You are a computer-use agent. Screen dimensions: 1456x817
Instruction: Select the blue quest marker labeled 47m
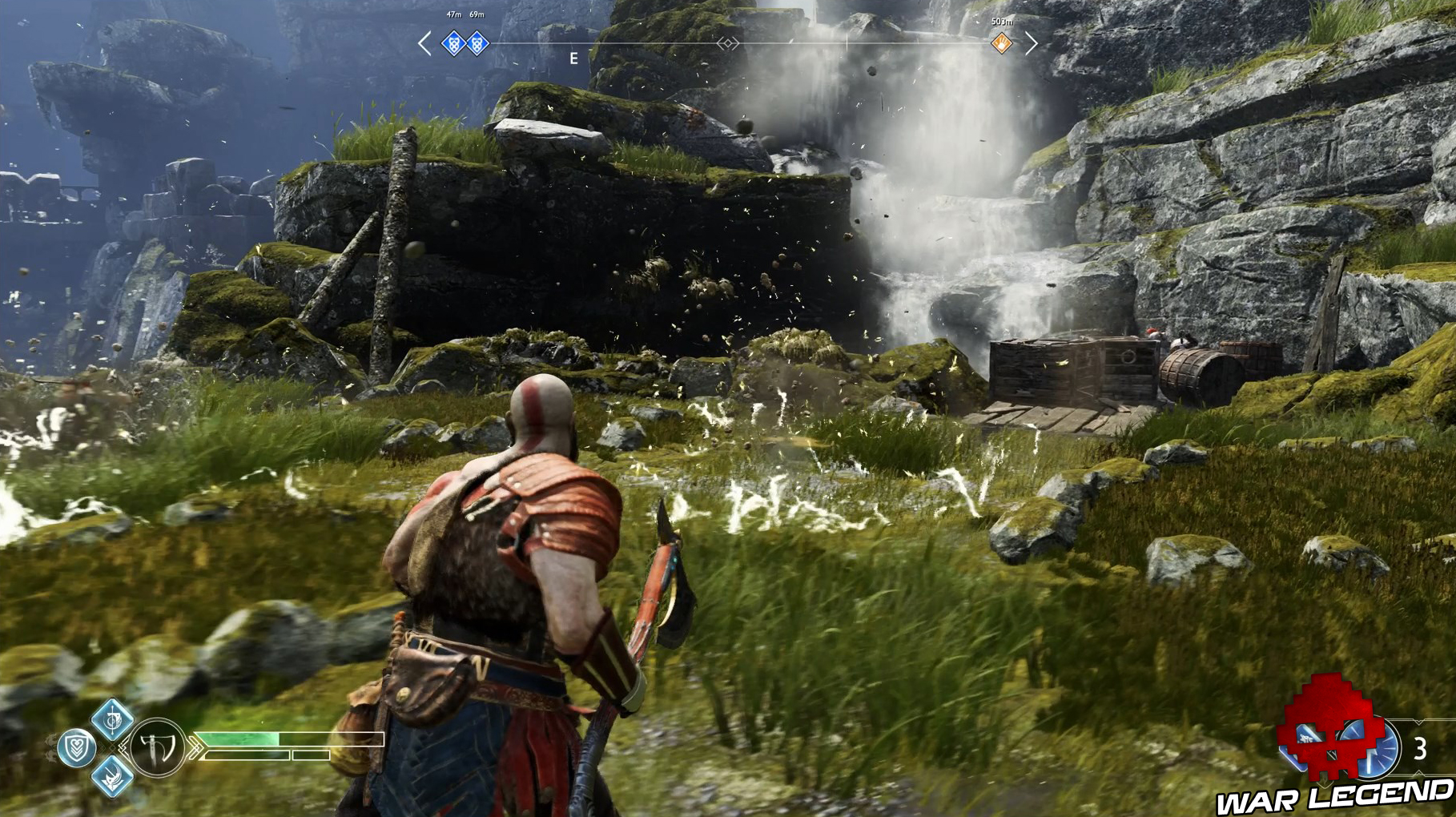click(454, 44)
